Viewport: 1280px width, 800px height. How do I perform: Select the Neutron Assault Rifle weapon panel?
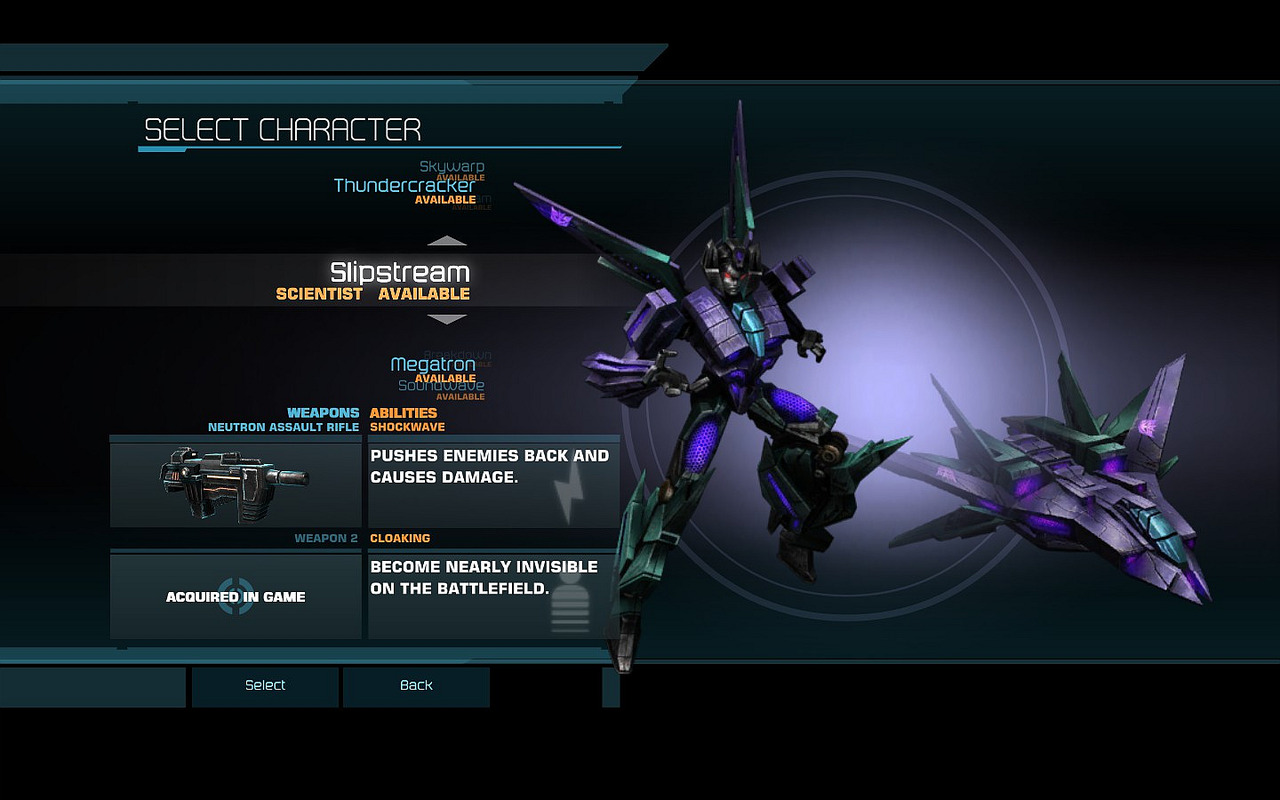point(236,484)
